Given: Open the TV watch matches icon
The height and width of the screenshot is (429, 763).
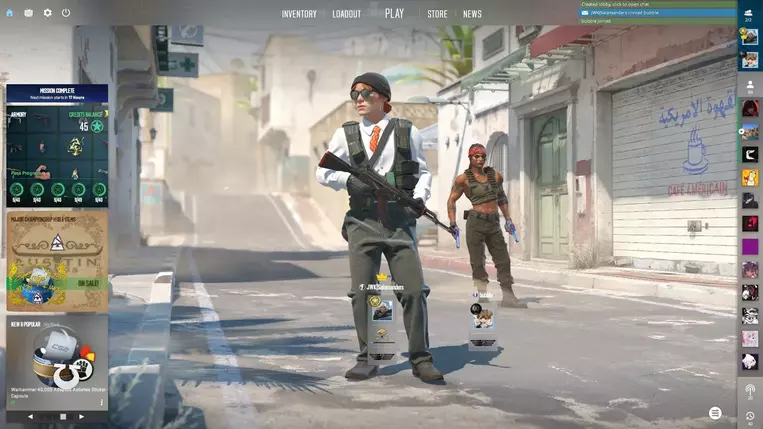Looking at the screenshot, I should [29, 13].
